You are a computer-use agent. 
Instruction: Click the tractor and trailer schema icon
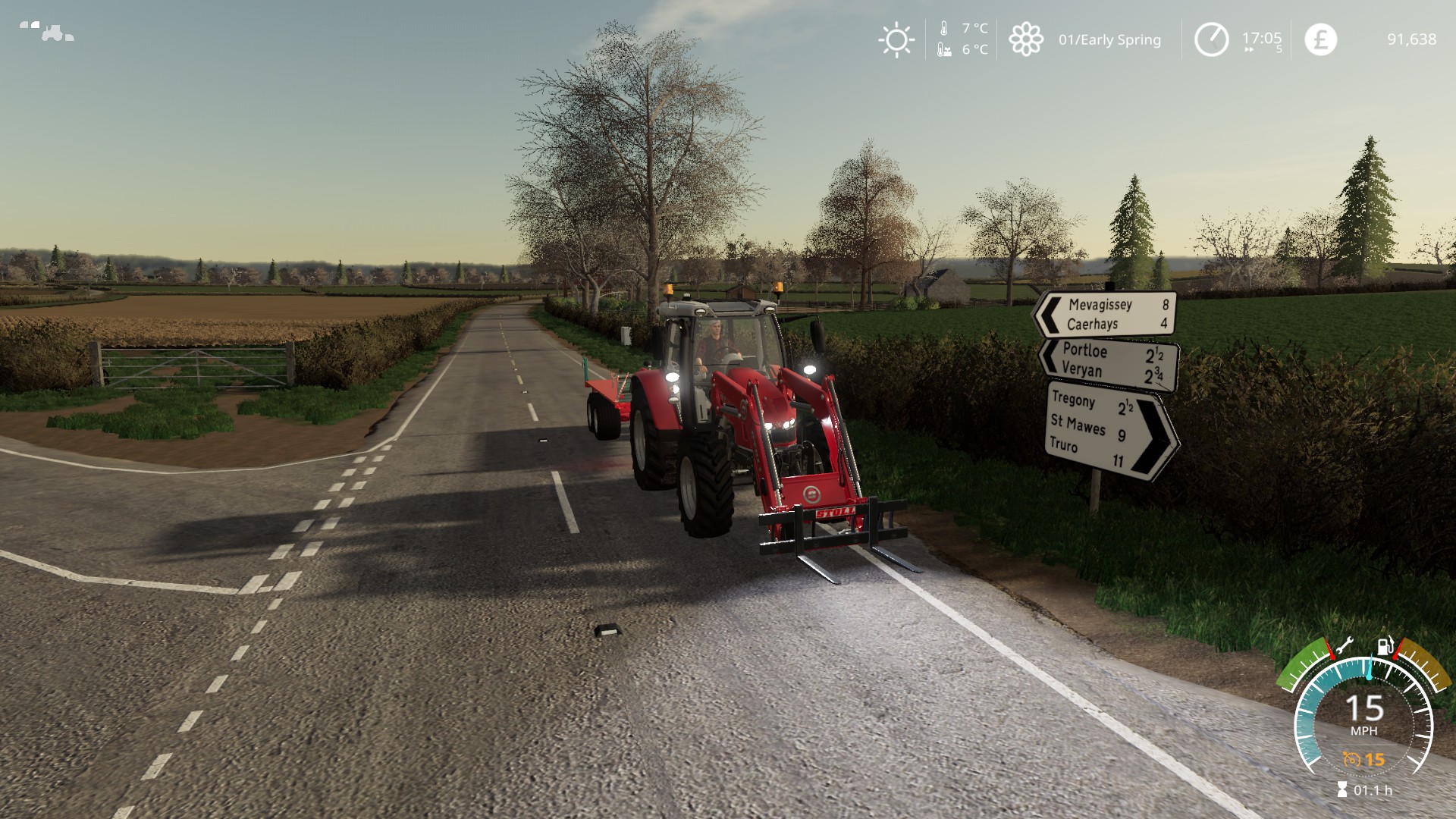(46, 31)
